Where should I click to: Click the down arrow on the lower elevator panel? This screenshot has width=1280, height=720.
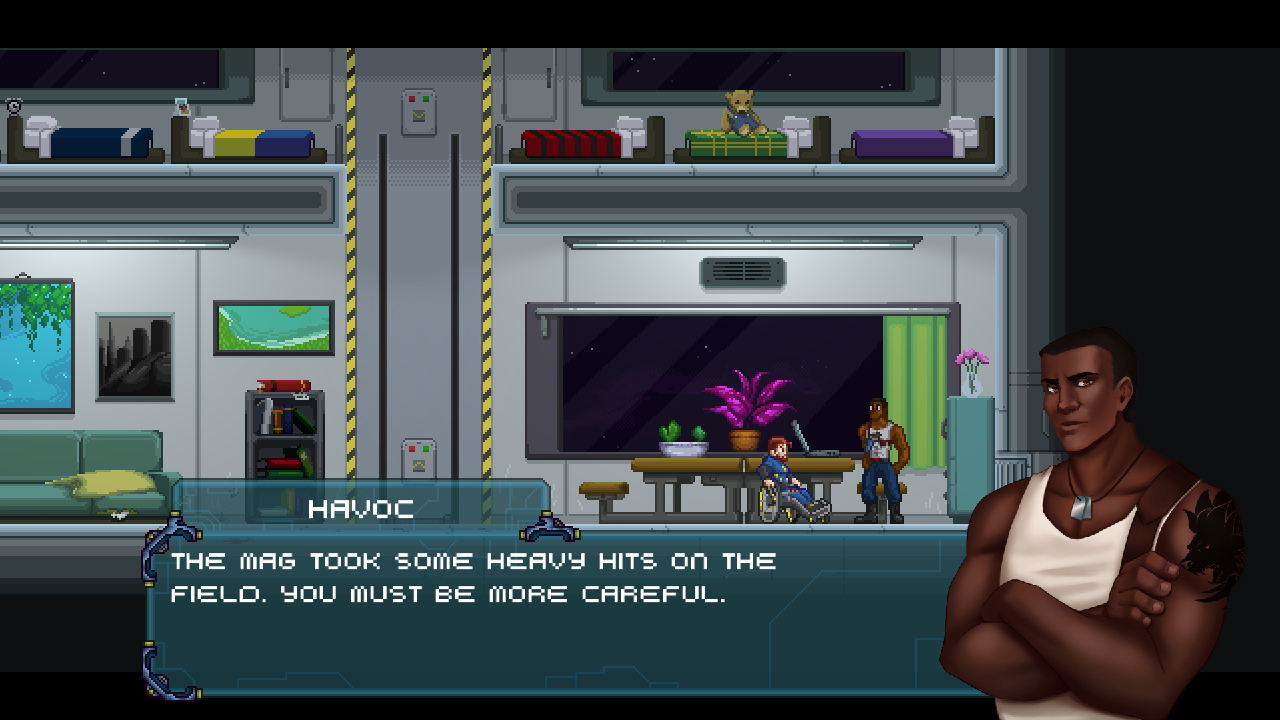click(x=419, y=465)
